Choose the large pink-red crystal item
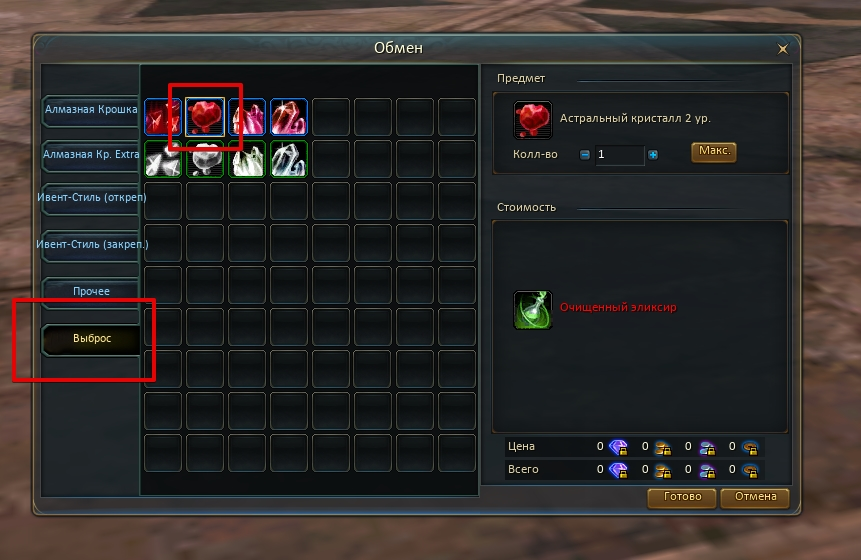 click(x=289, y=117)
